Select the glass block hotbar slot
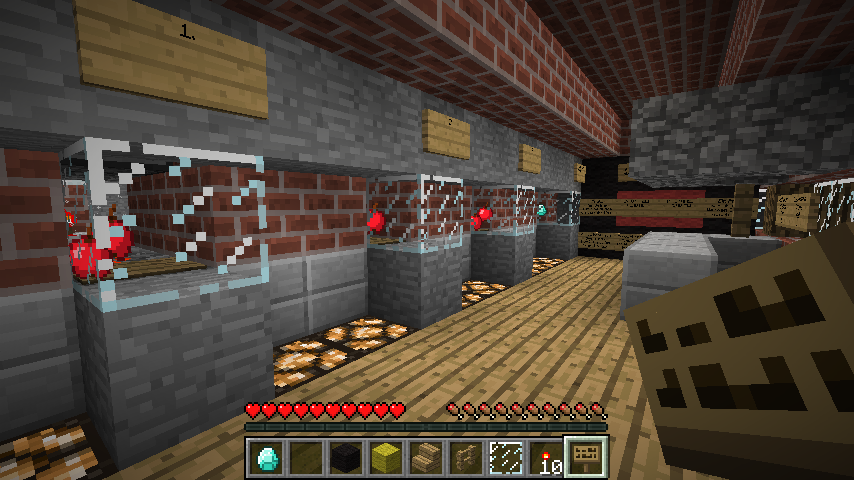 tap(504, 458)
